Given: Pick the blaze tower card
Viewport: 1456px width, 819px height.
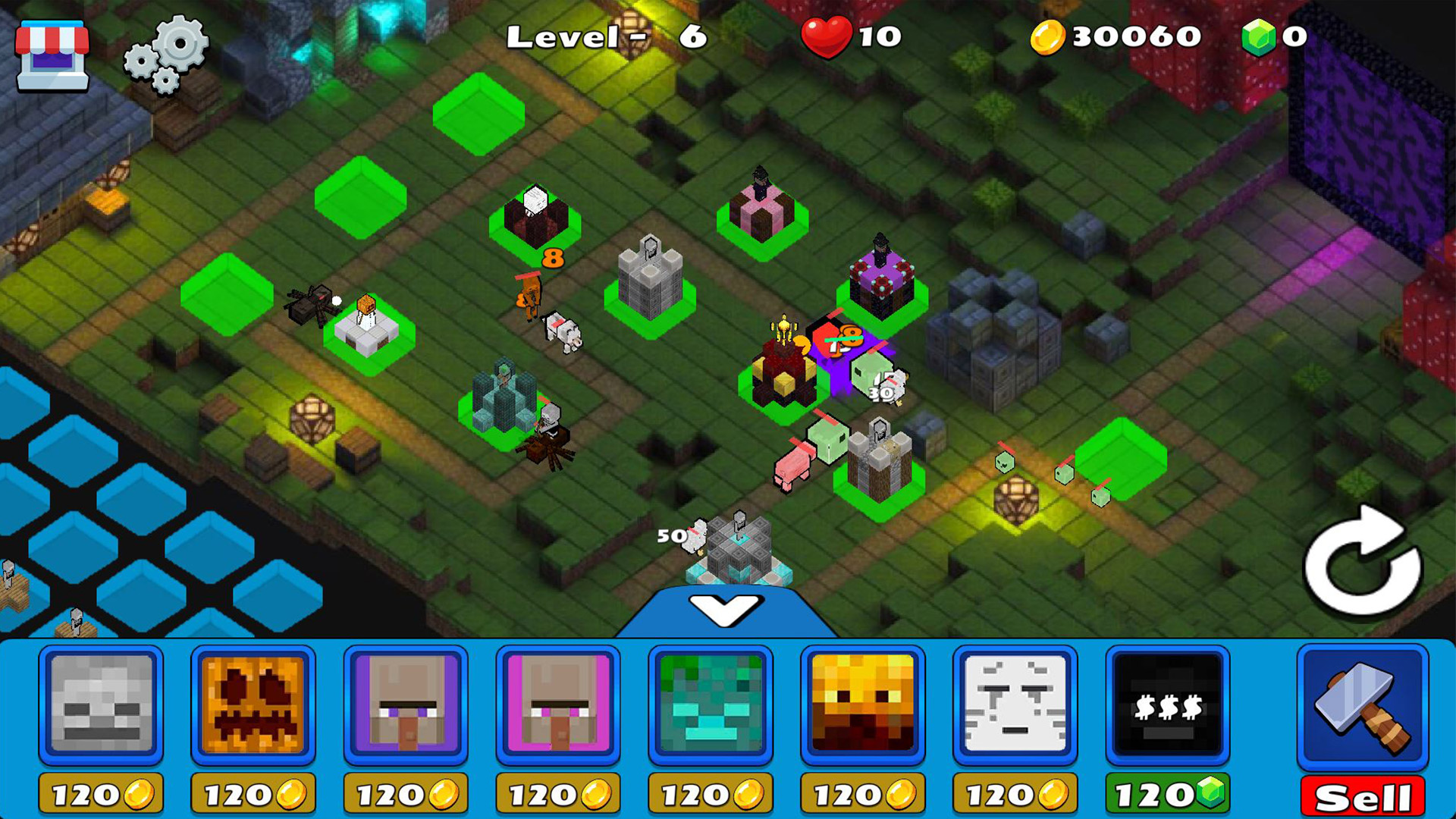Looking at the screenshot, I should click(864, 708).
